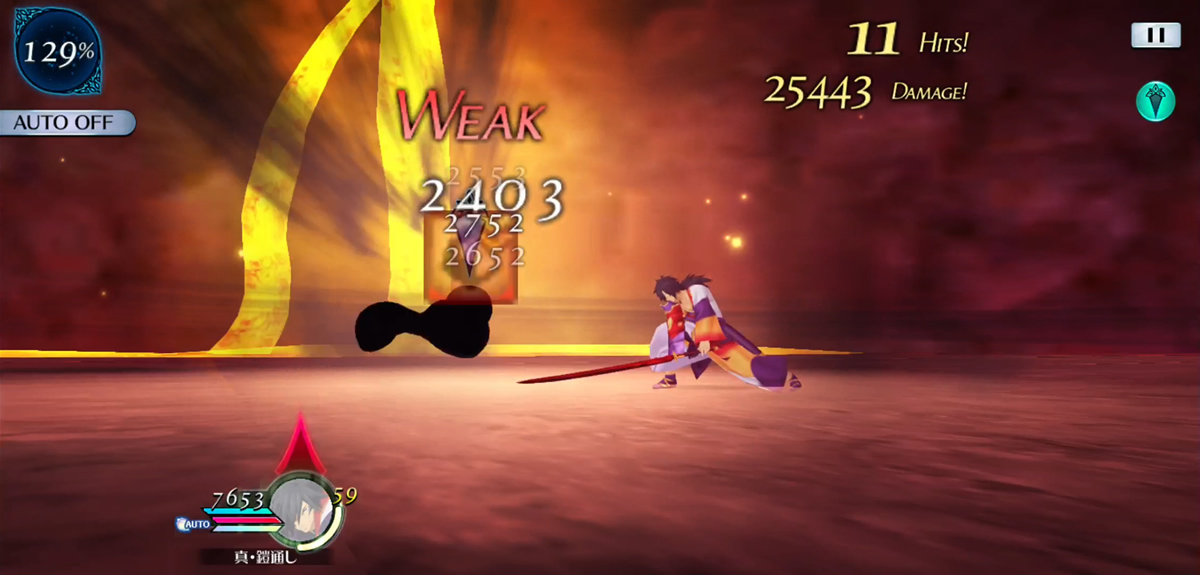Screen dimensions: 1200x575
Task: Activate the teal crystal icon
Action: click(x=1155, y=101)
